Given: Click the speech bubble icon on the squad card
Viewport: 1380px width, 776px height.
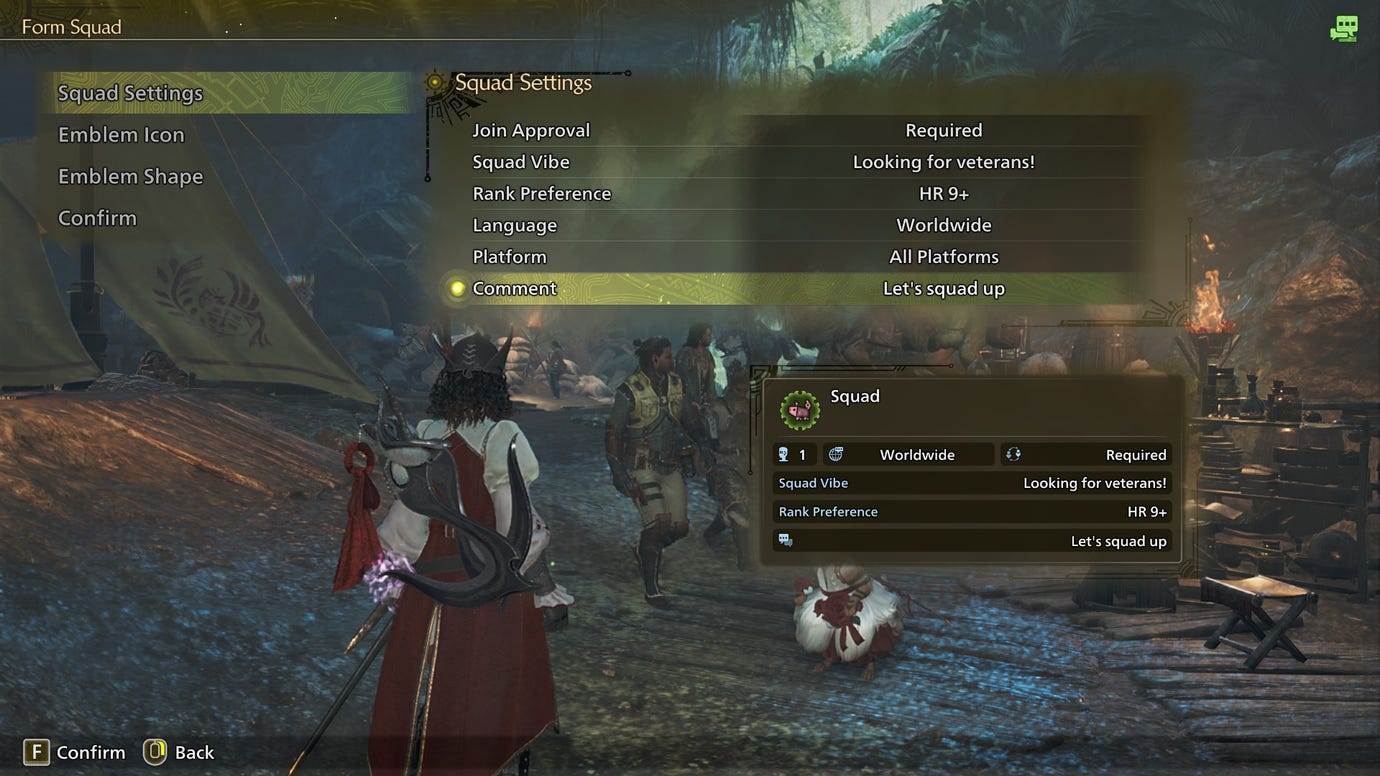Looking at the screenshot, I should (787, 540).
